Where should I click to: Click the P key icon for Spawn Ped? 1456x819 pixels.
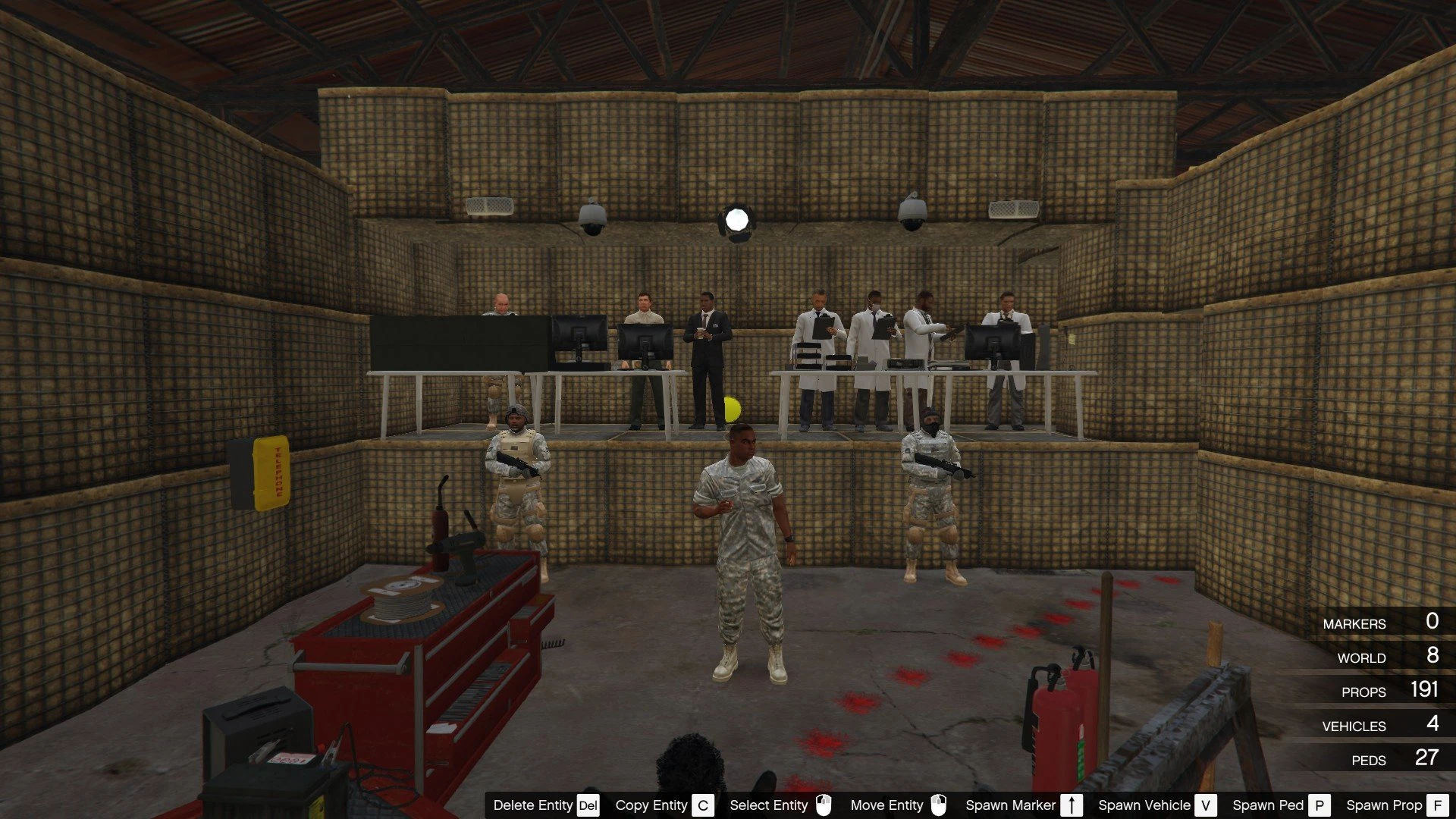[x=1319, y=805]
